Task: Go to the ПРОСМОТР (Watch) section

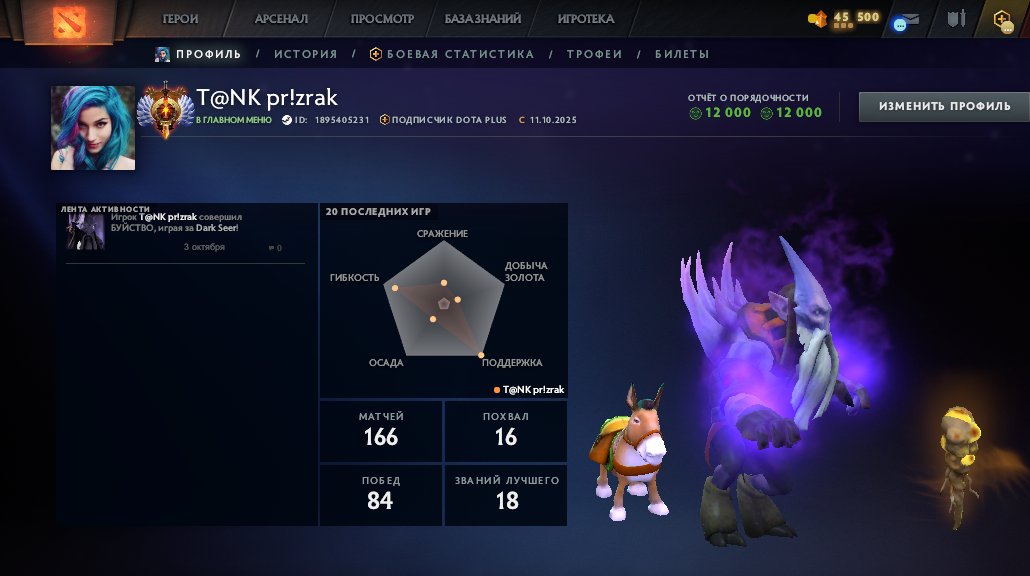Action: (382, 19)
